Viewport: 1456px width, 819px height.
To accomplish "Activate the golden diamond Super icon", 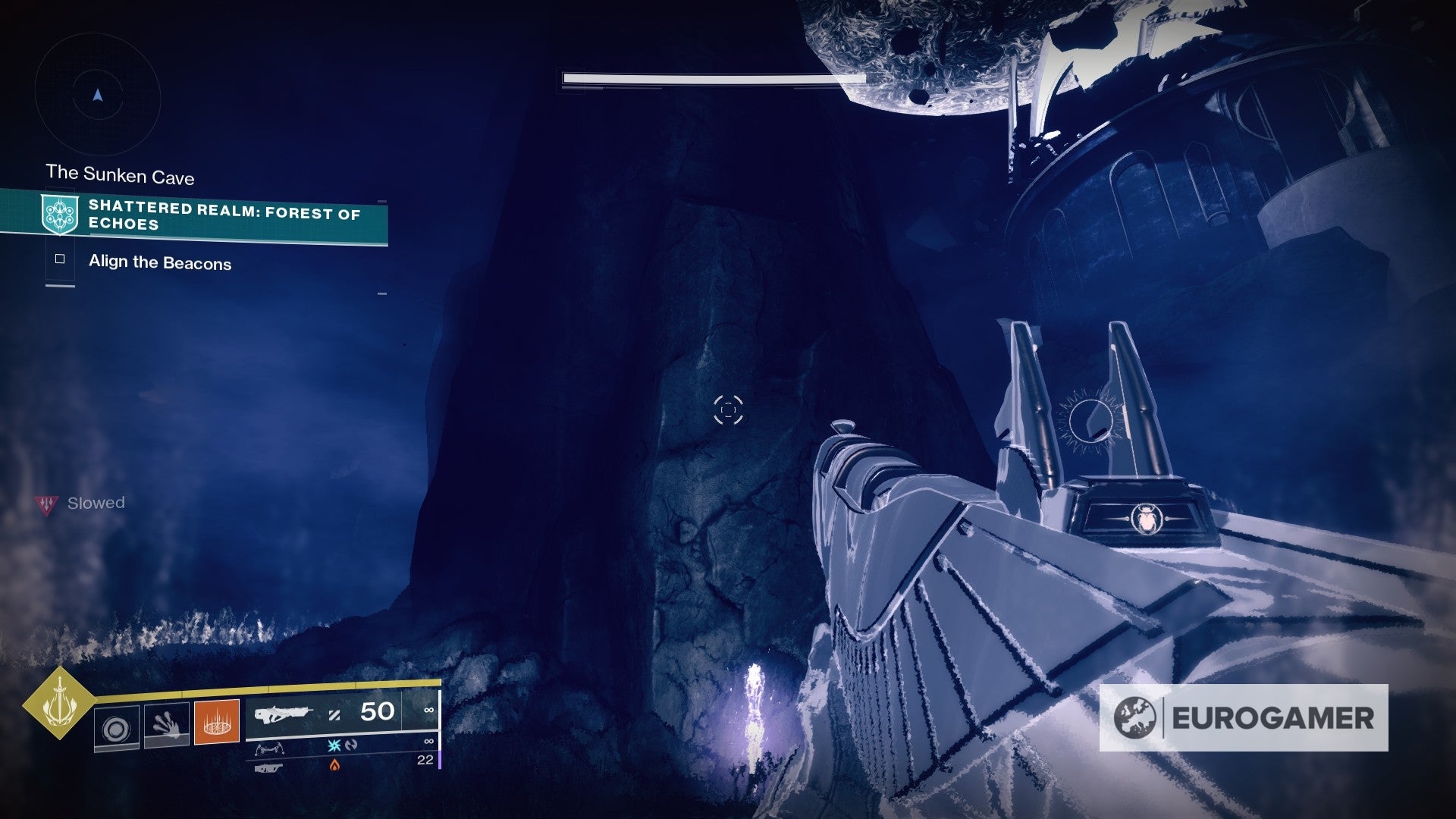I will (x=59, y=703).
